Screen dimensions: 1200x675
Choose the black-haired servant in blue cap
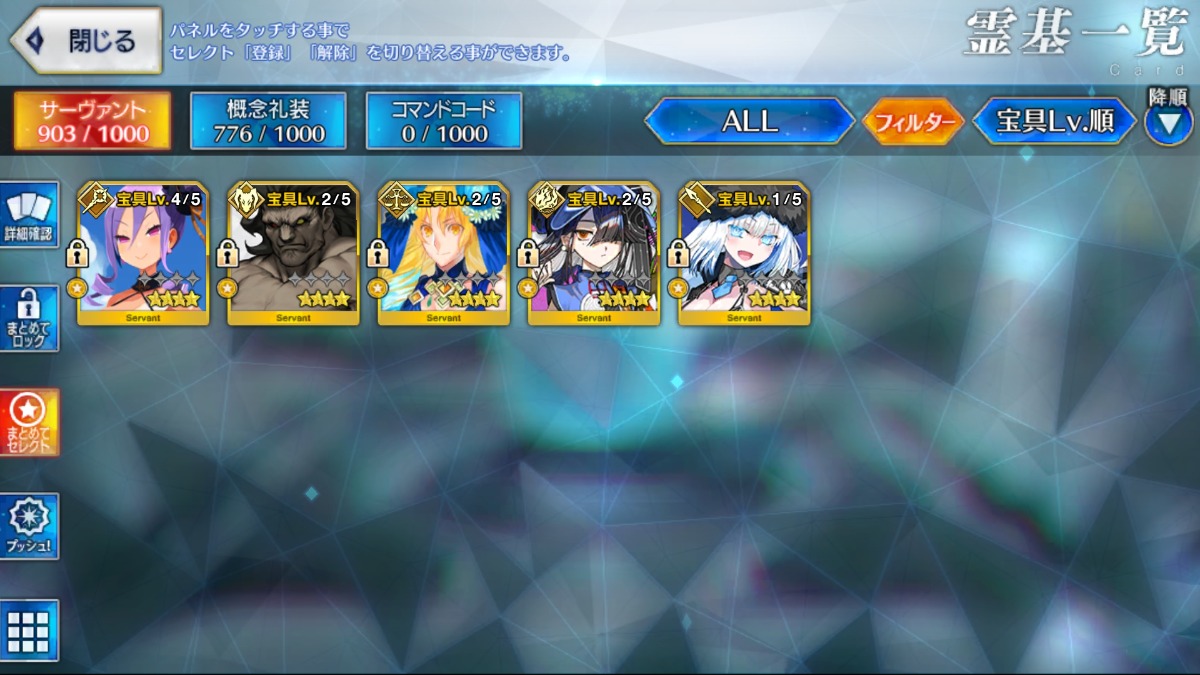[594, 254]
